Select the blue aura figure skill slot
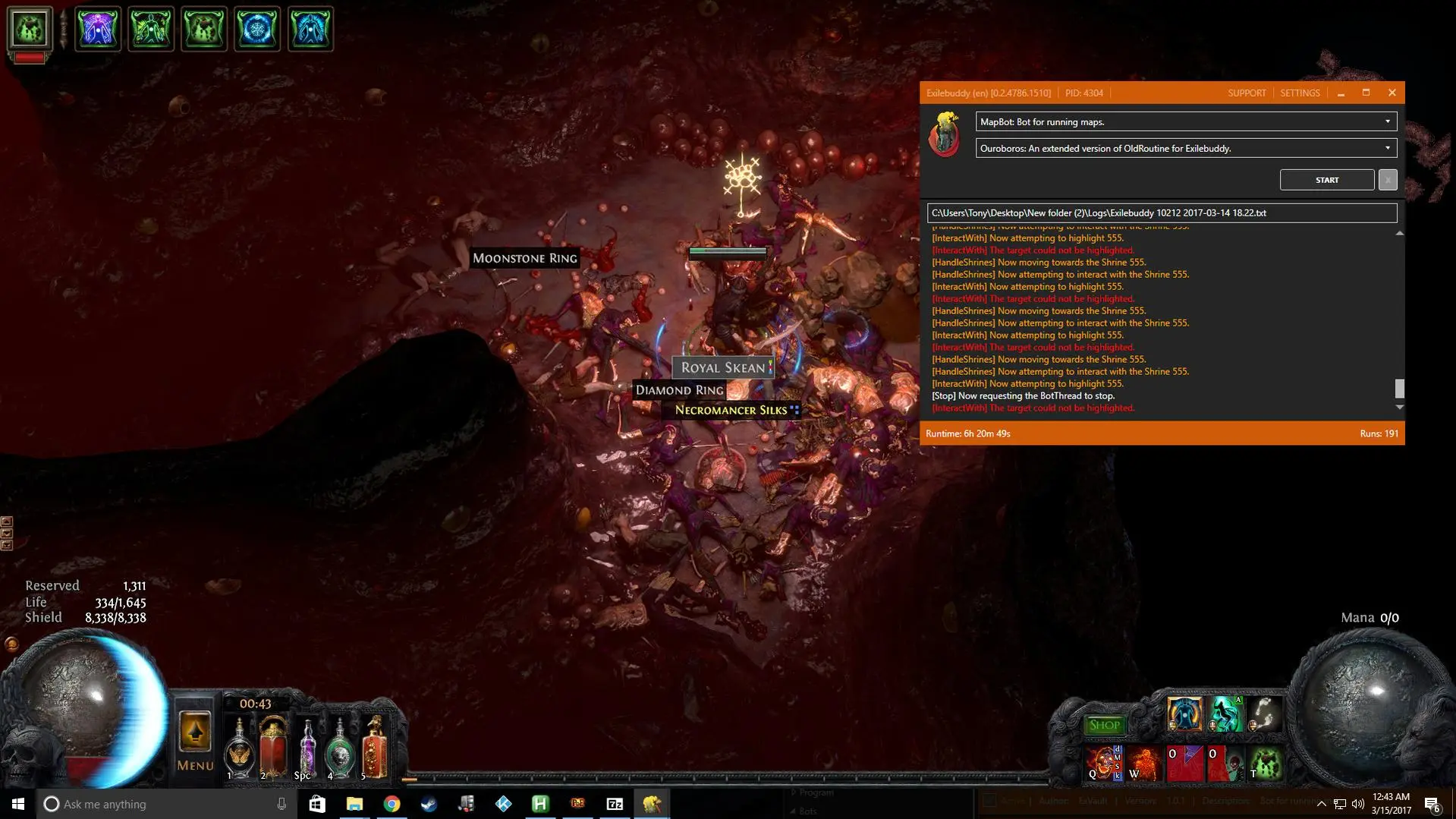Viewport: 1456px width, 819px height. tap(1184, 714)
